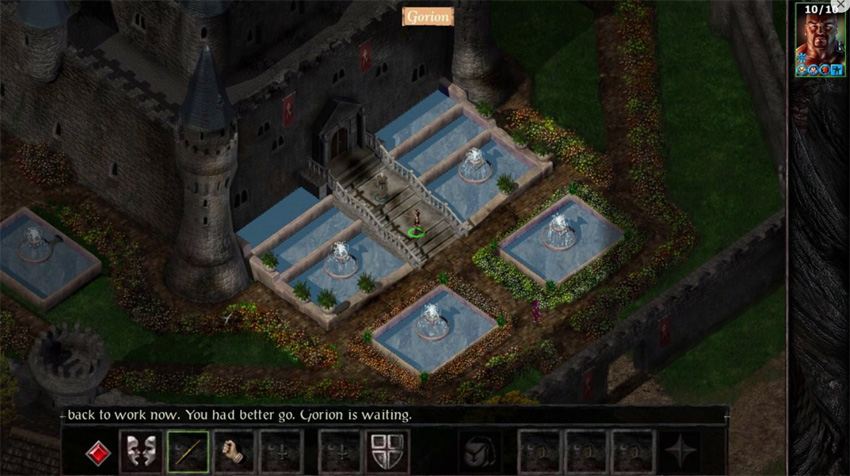Activate the quartered shield guard button
The height and width of the screenshot is (476, 850).
[385, 451]
